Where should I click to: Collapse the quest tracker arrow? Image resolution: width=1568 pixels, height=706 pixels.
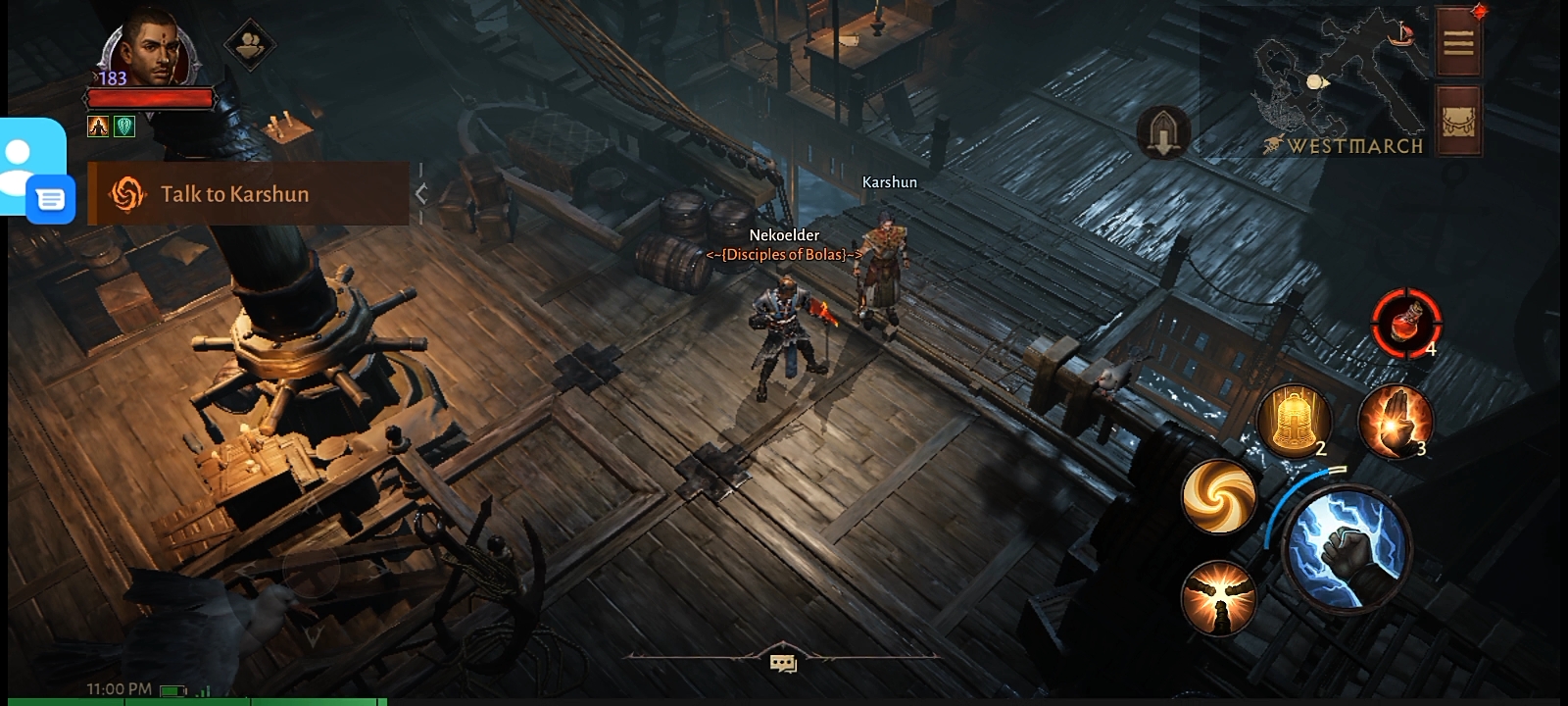coord(421,194)
